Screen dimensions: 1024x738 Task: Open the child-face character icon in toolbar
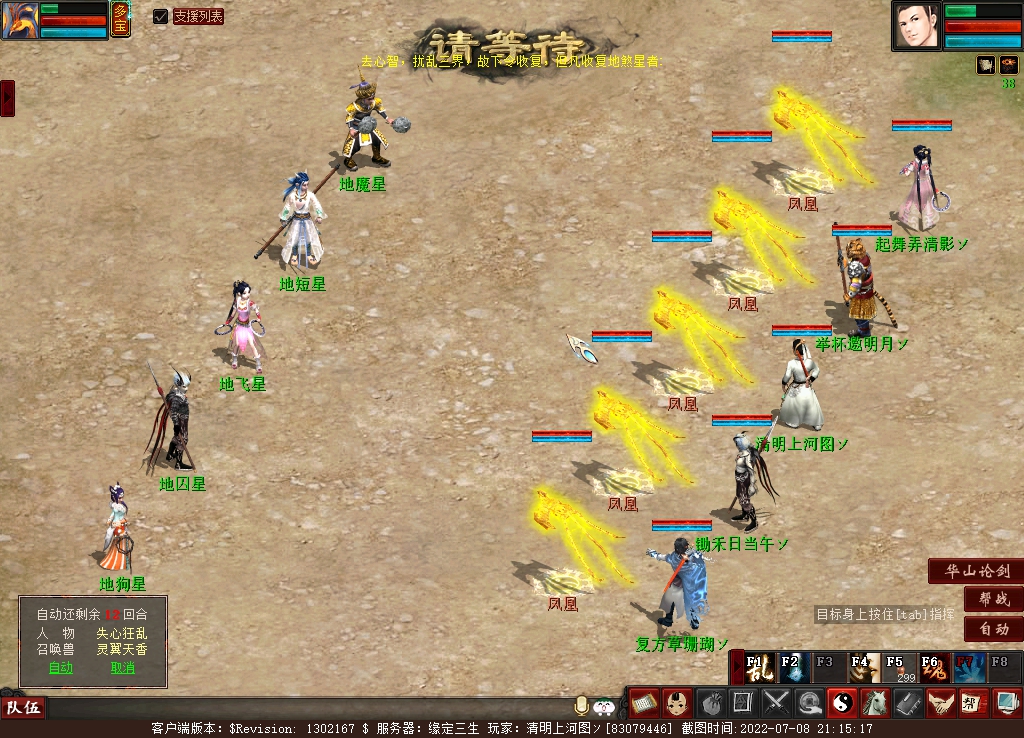(x=676, y=703)
